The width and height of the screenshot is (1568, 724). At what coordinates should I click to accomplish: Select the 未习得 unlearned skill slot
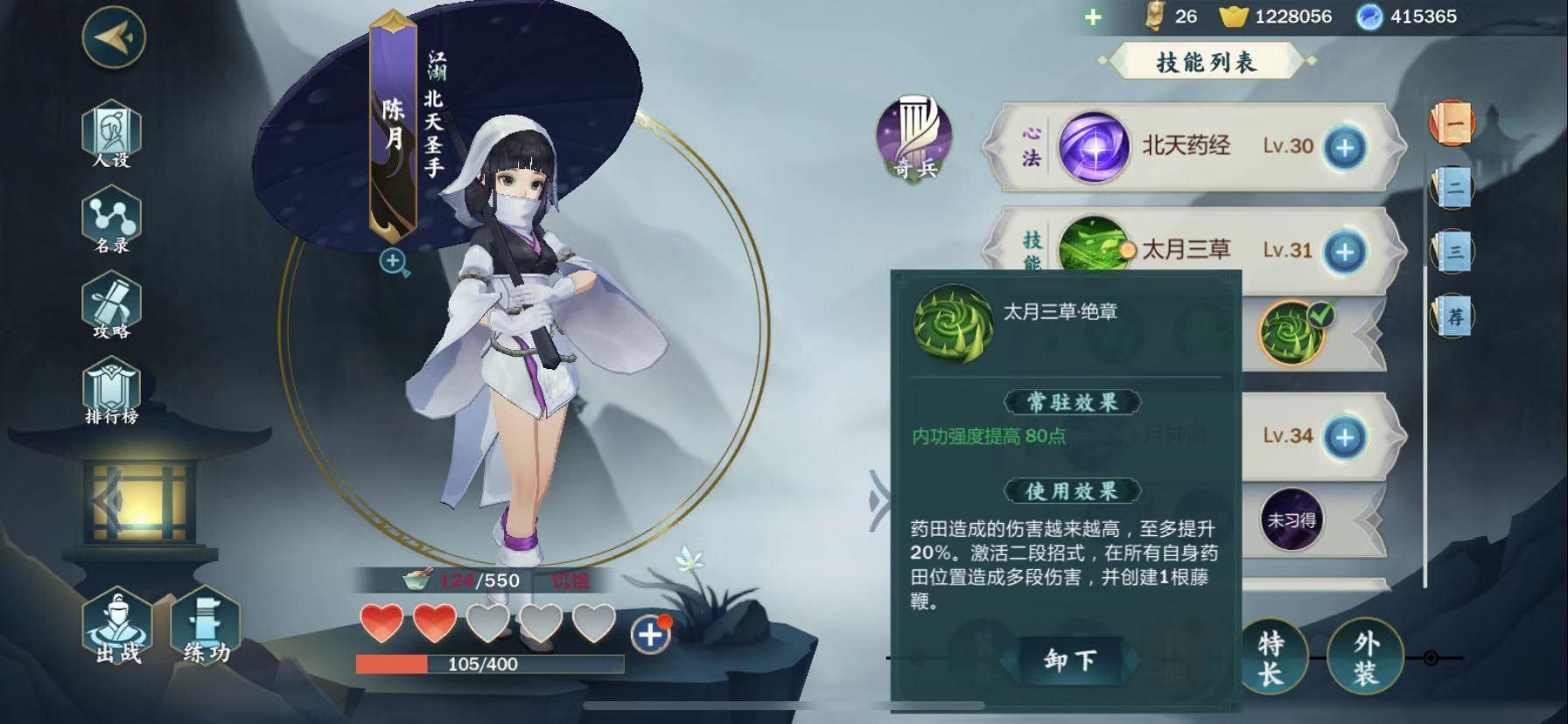[1291, 521]
